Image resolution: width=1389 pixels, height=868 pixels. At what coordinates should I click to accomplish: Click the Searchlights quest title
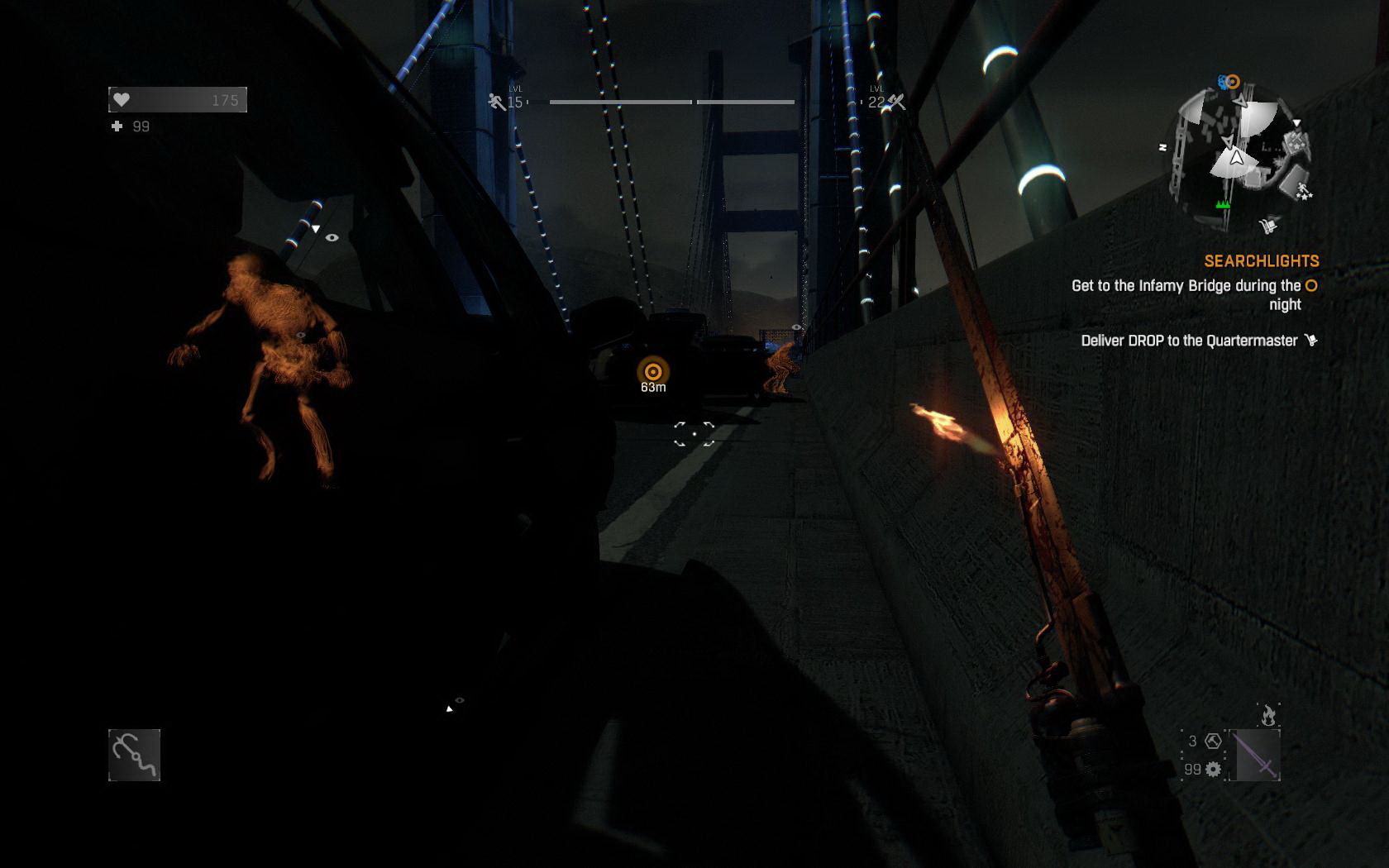(x=1261, y=261)
